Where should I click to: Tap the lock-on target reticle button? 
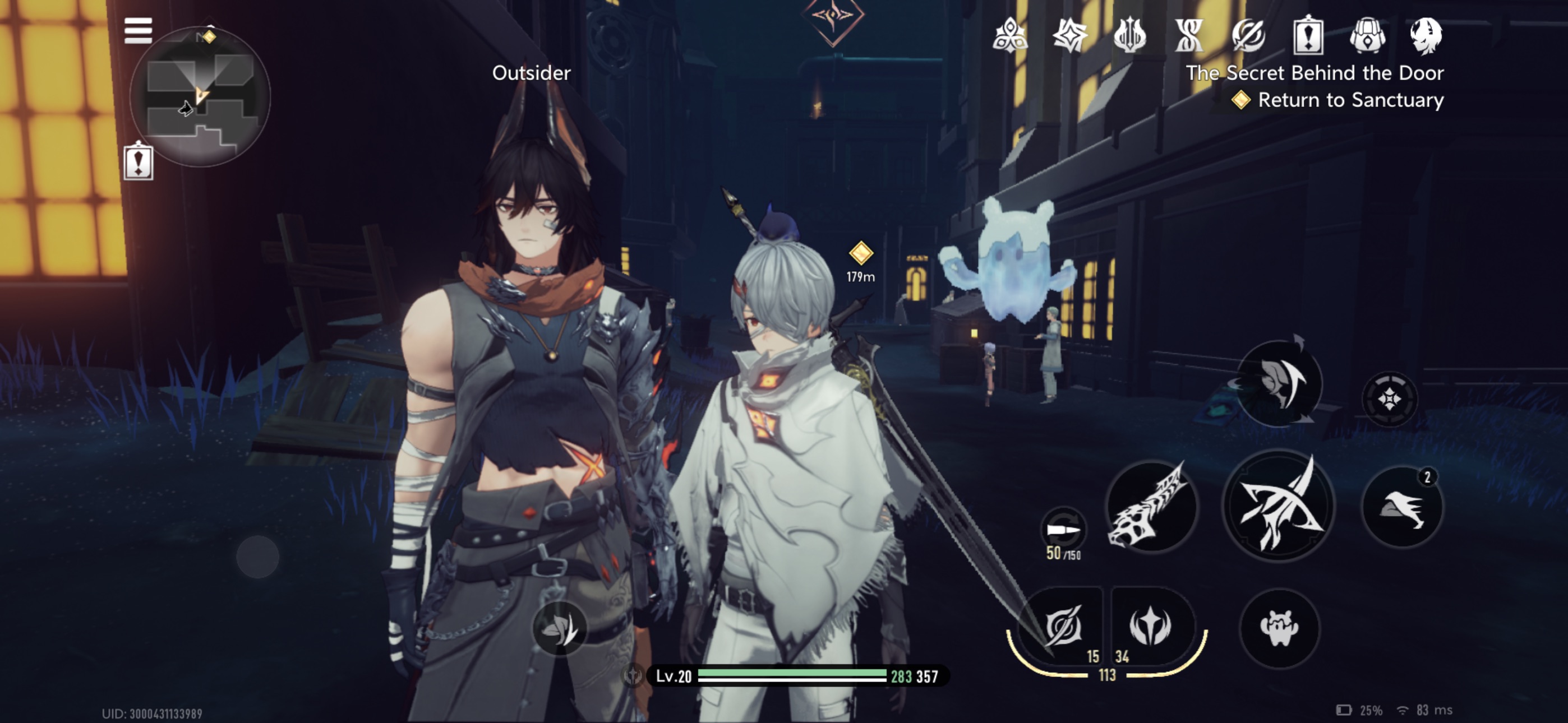[1390, 399]
